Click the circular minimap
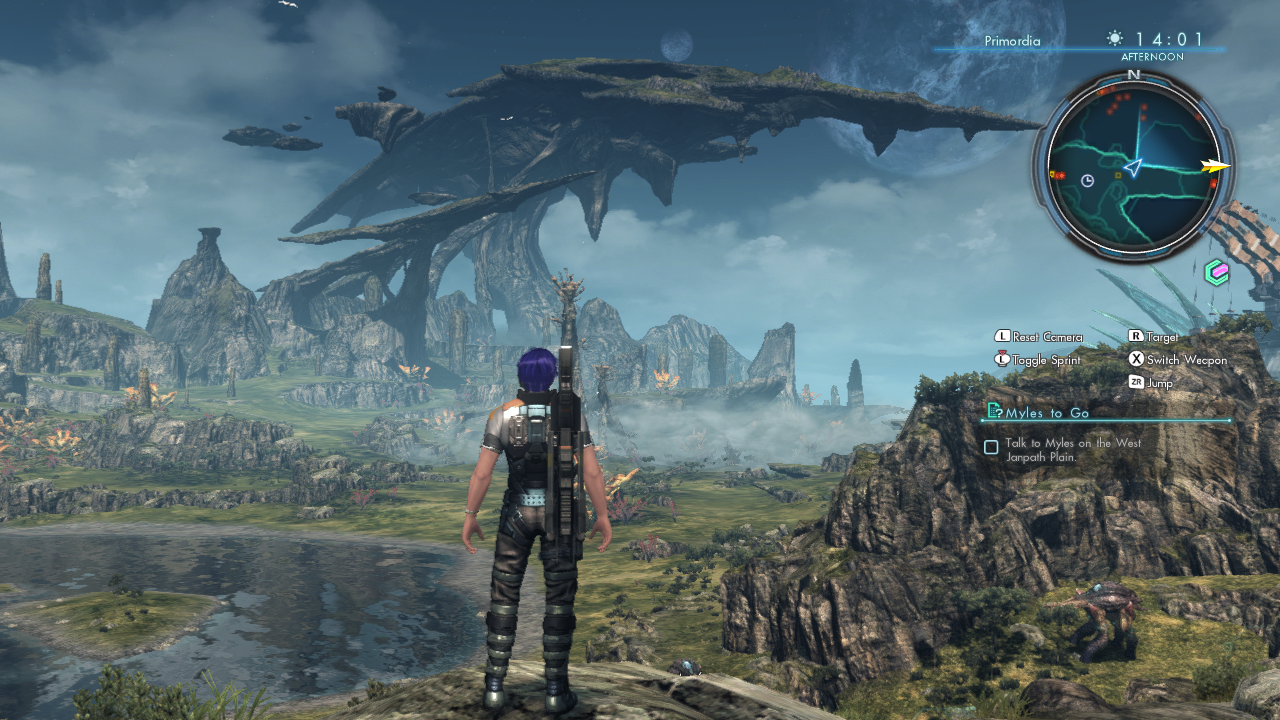This screenshot has width=1280, height=720. coord(1133,167)
